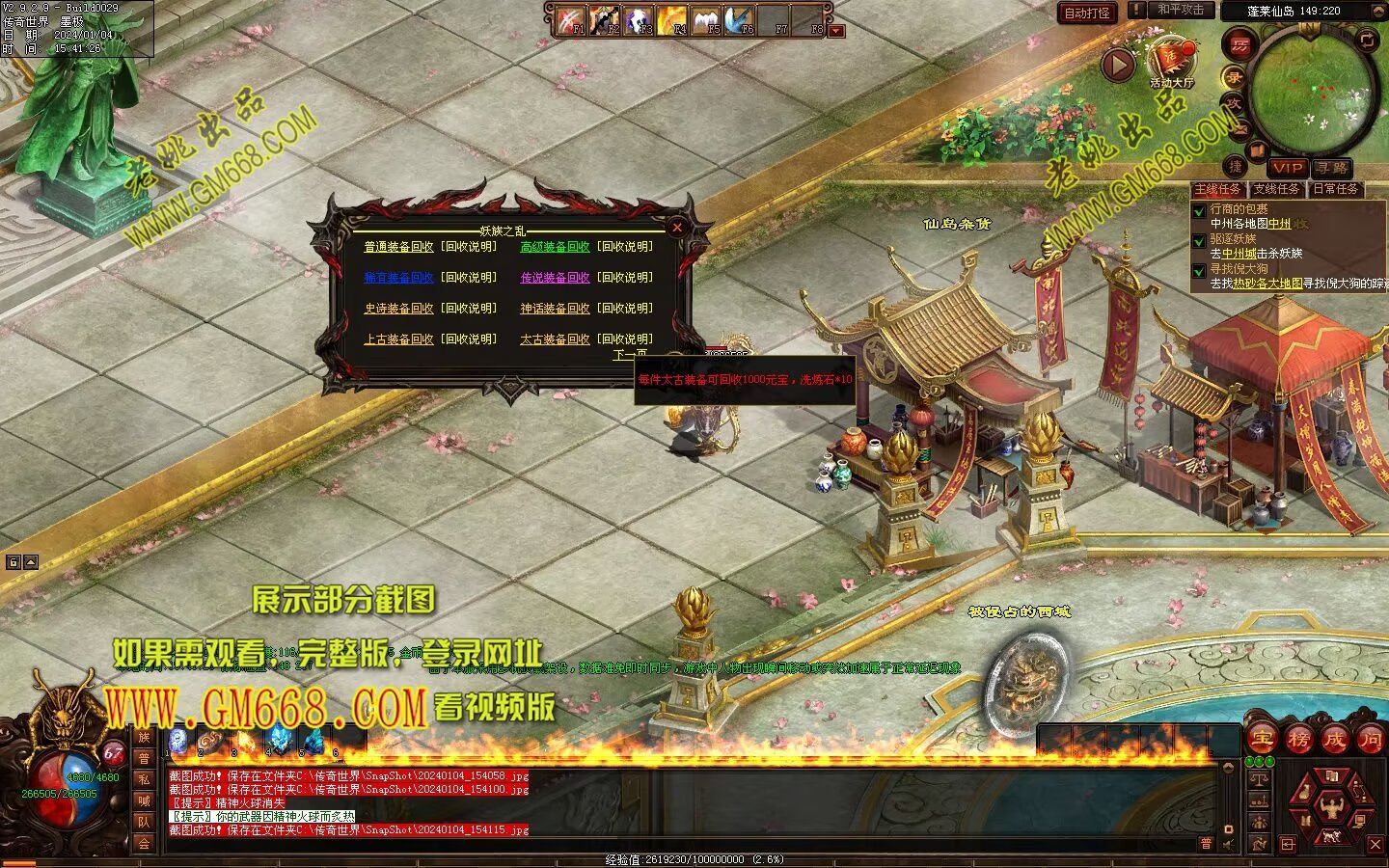
Task: Follow the 中州城 quest link
Action: pyautogui.click(x=1239, y=254)
